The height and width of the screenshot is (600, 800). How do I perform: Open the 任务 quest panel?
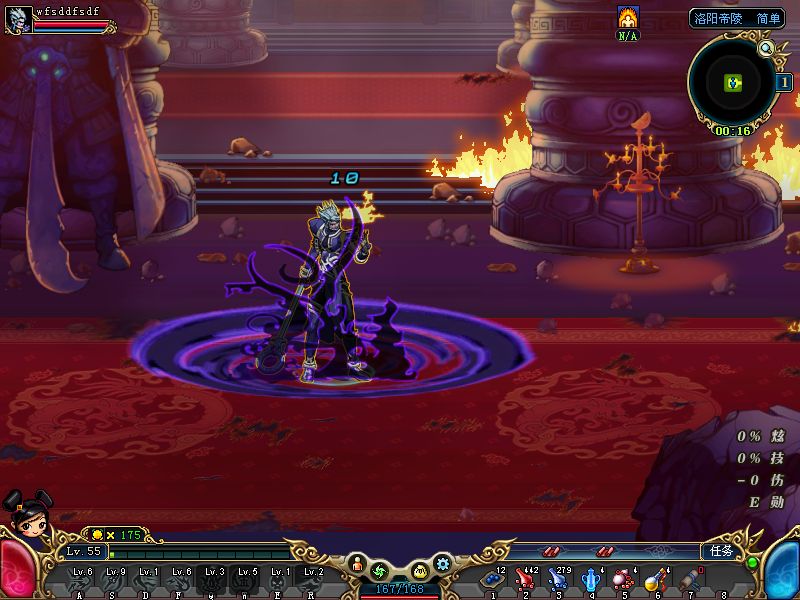[721, 551]
